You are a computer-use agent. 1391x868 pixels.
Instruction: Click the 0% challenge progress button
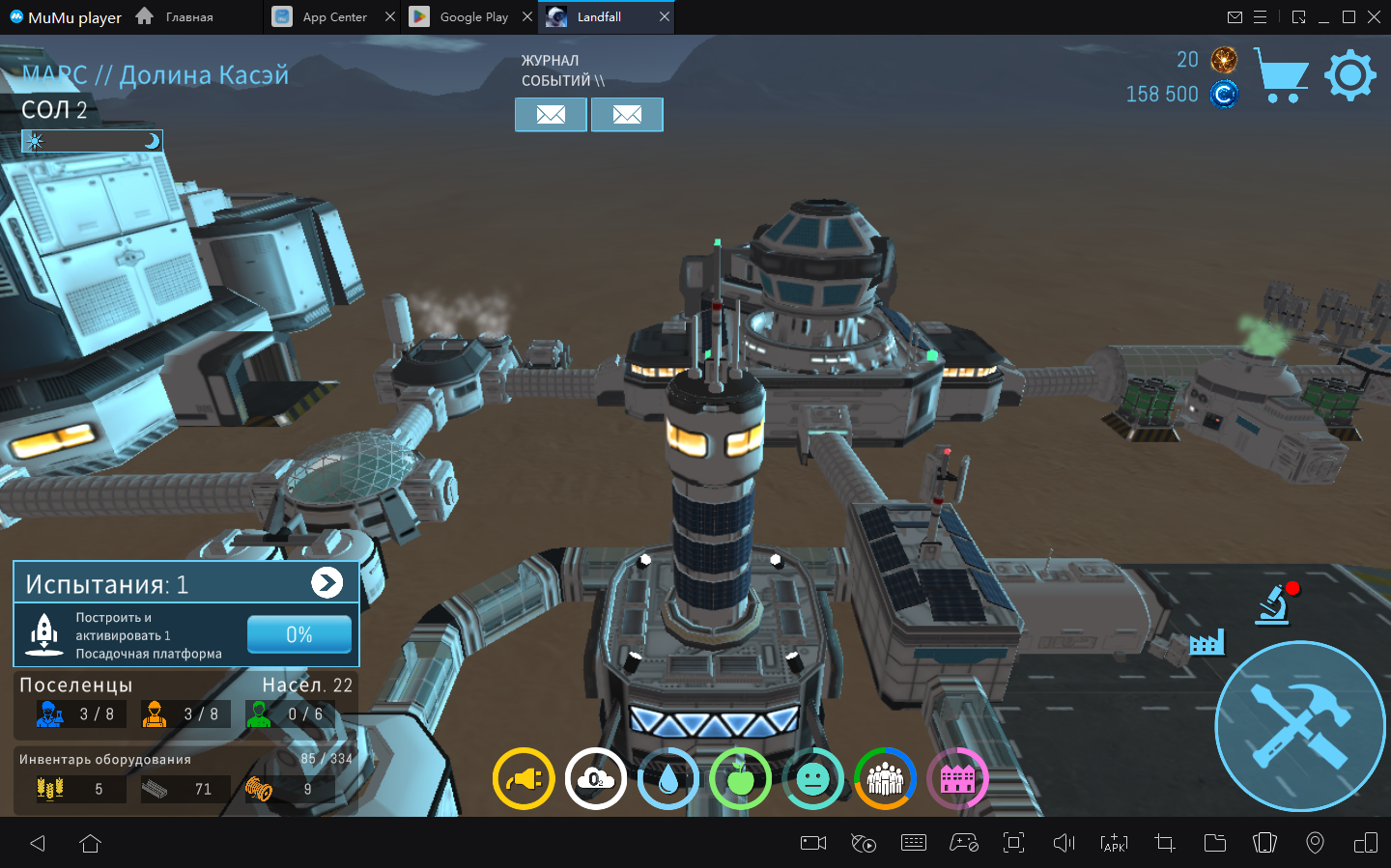tap(298, 634)
